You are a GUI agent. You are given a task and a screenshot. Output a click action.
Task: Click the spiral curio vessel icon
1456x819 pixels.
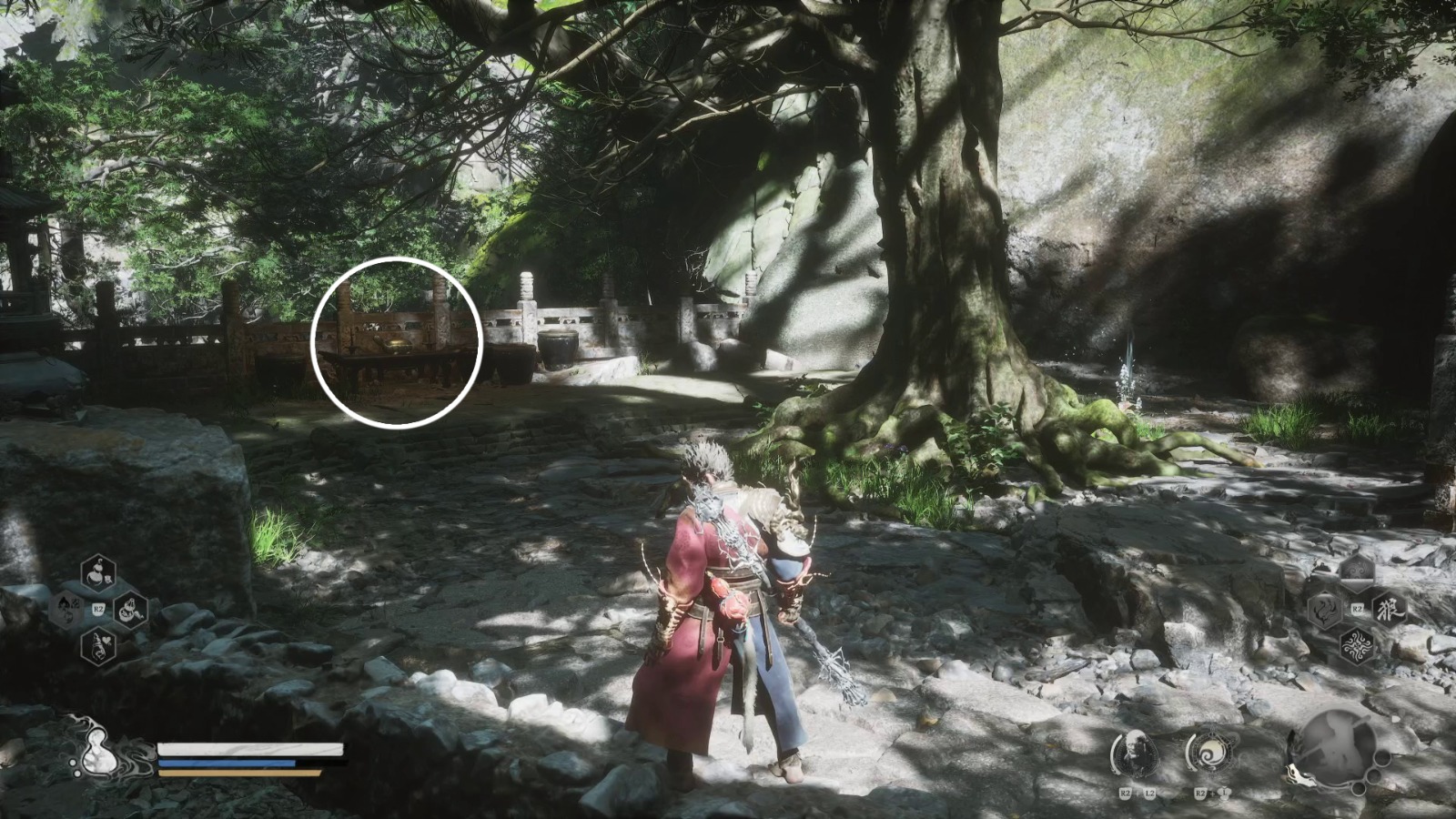[1212, 752]
